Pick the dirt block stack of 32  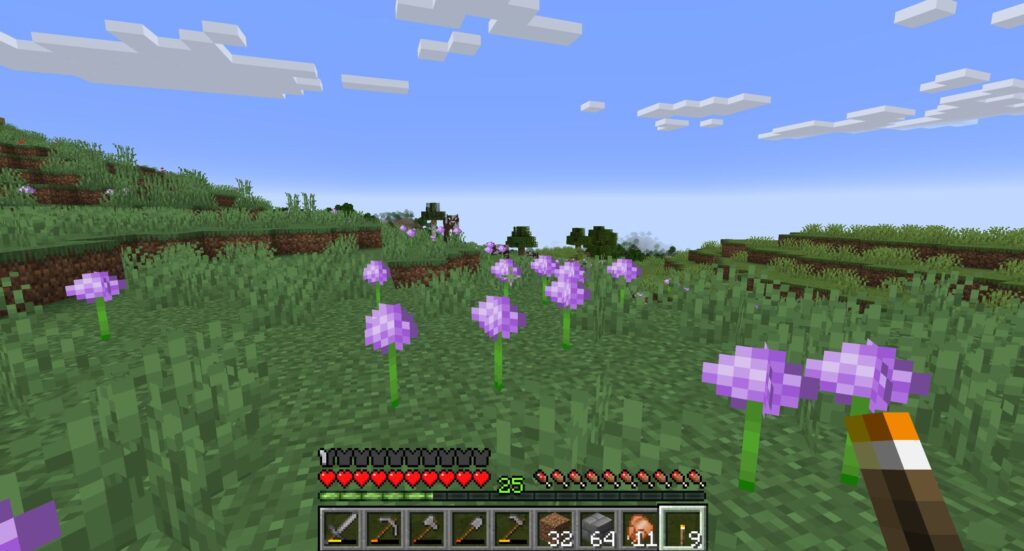[x=556, y=528]
